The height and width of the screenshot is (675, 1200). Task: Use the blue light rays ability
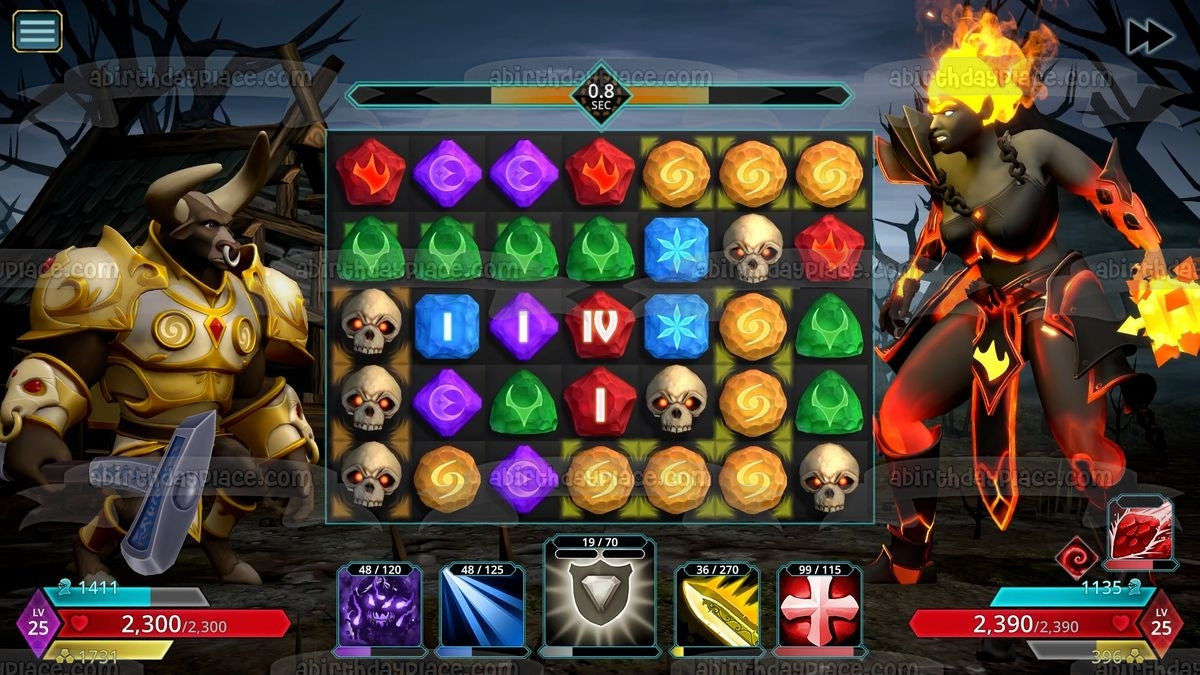click(x=484, y=609)
